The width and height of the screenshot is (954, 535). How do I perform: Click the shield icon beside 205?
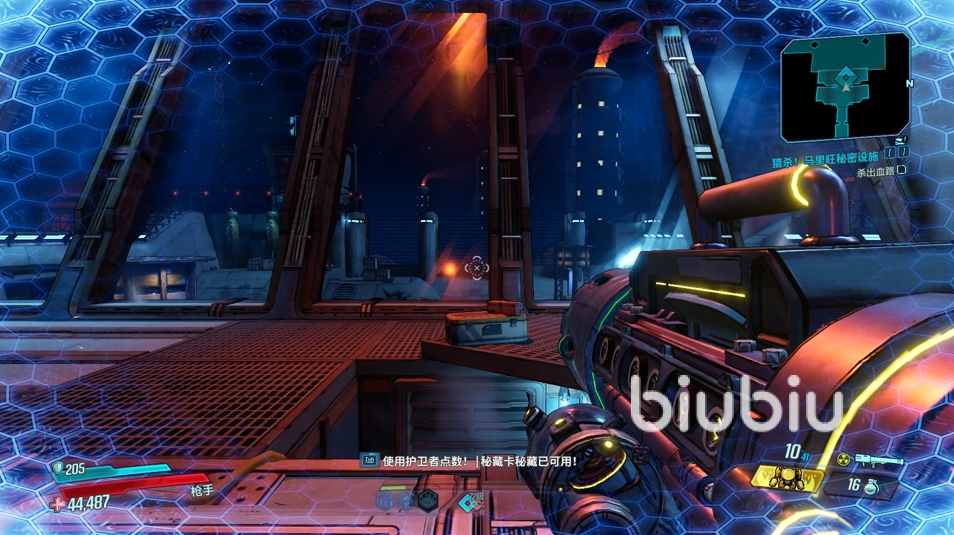click(57, 467)
